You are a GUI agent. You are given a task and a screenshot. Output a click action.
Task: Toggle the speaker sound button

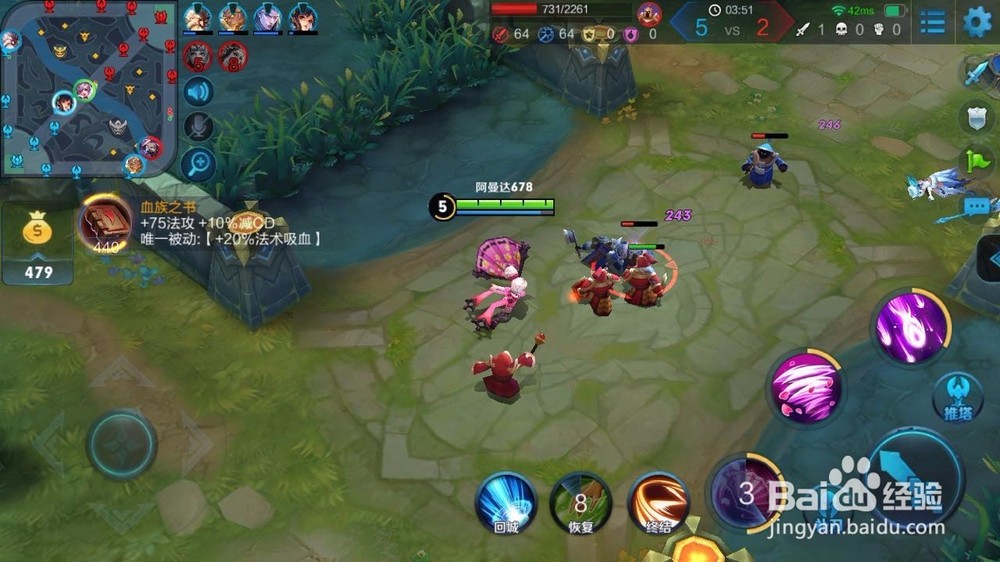point(199,93)
